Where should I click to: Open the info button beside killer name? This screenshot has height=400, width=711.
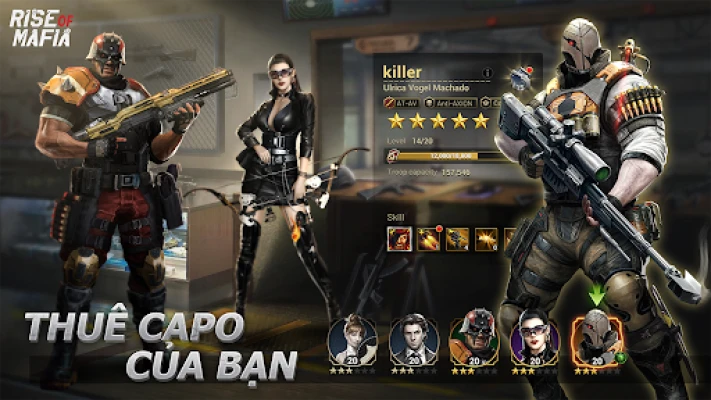[487, 73]
